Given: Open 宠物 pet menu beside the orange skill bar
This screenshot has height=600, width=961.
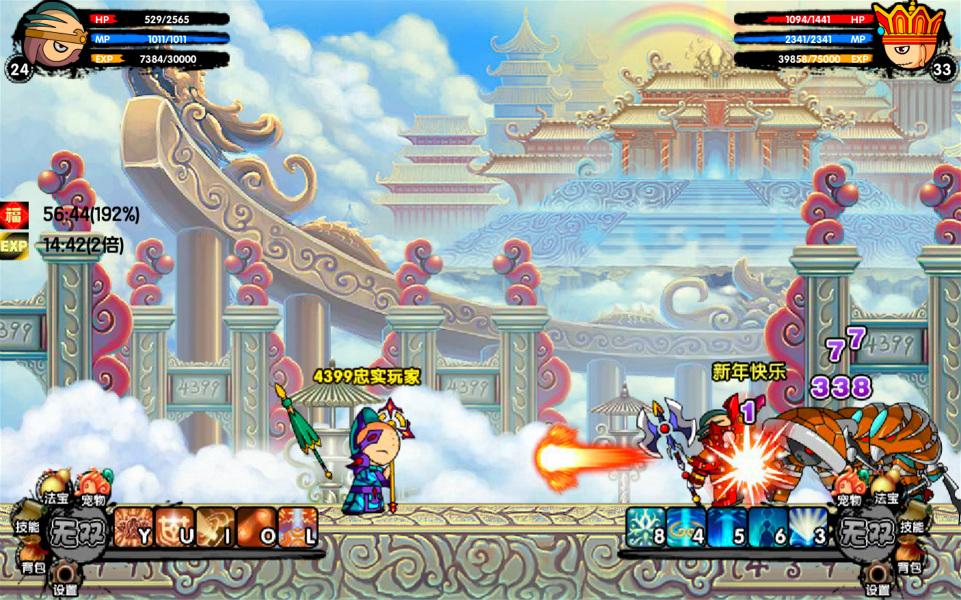Looking at the screenshot, I should [95, 492].
